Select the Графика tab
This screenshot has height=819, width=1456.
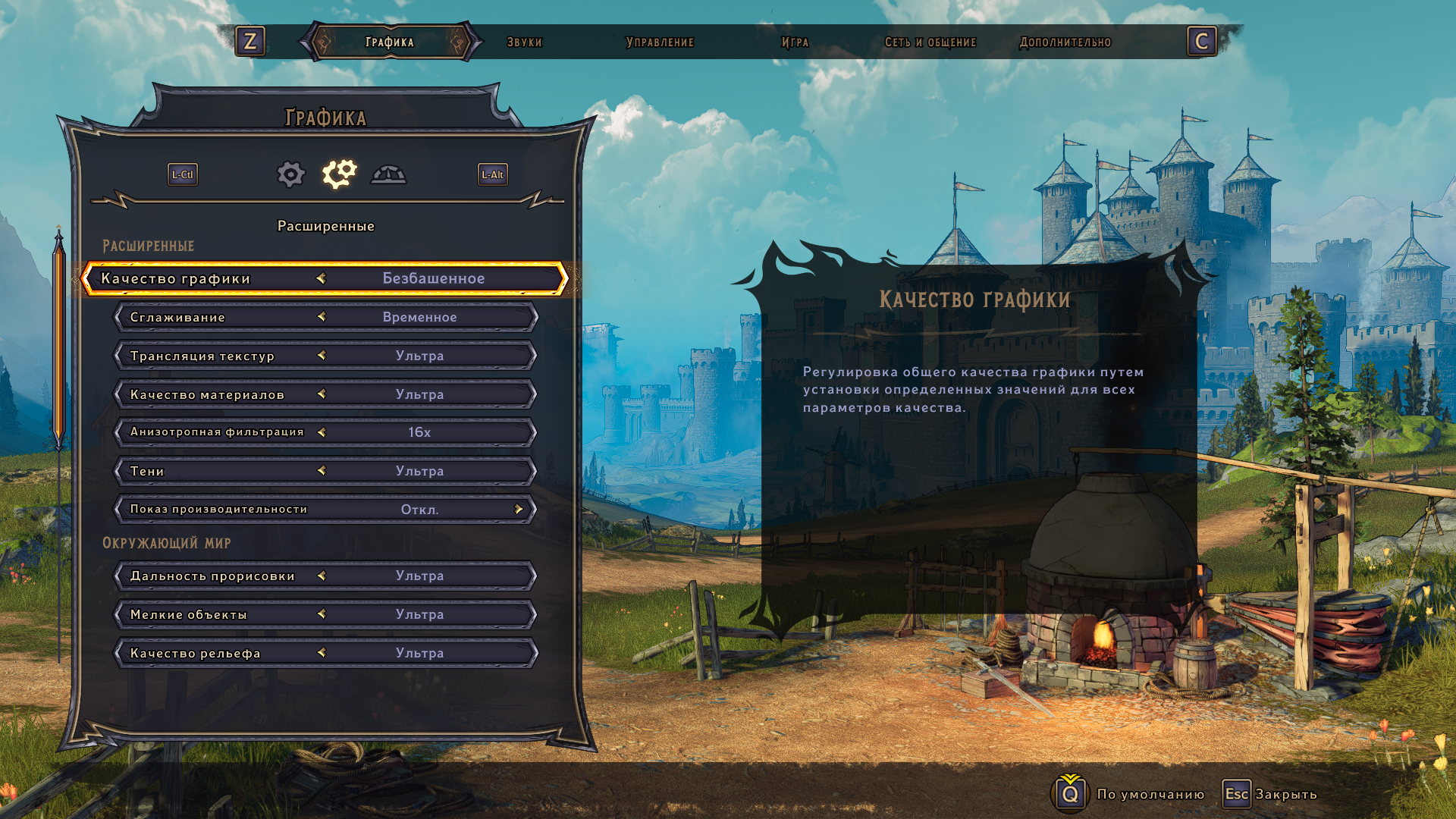click(x=390, y=42)
